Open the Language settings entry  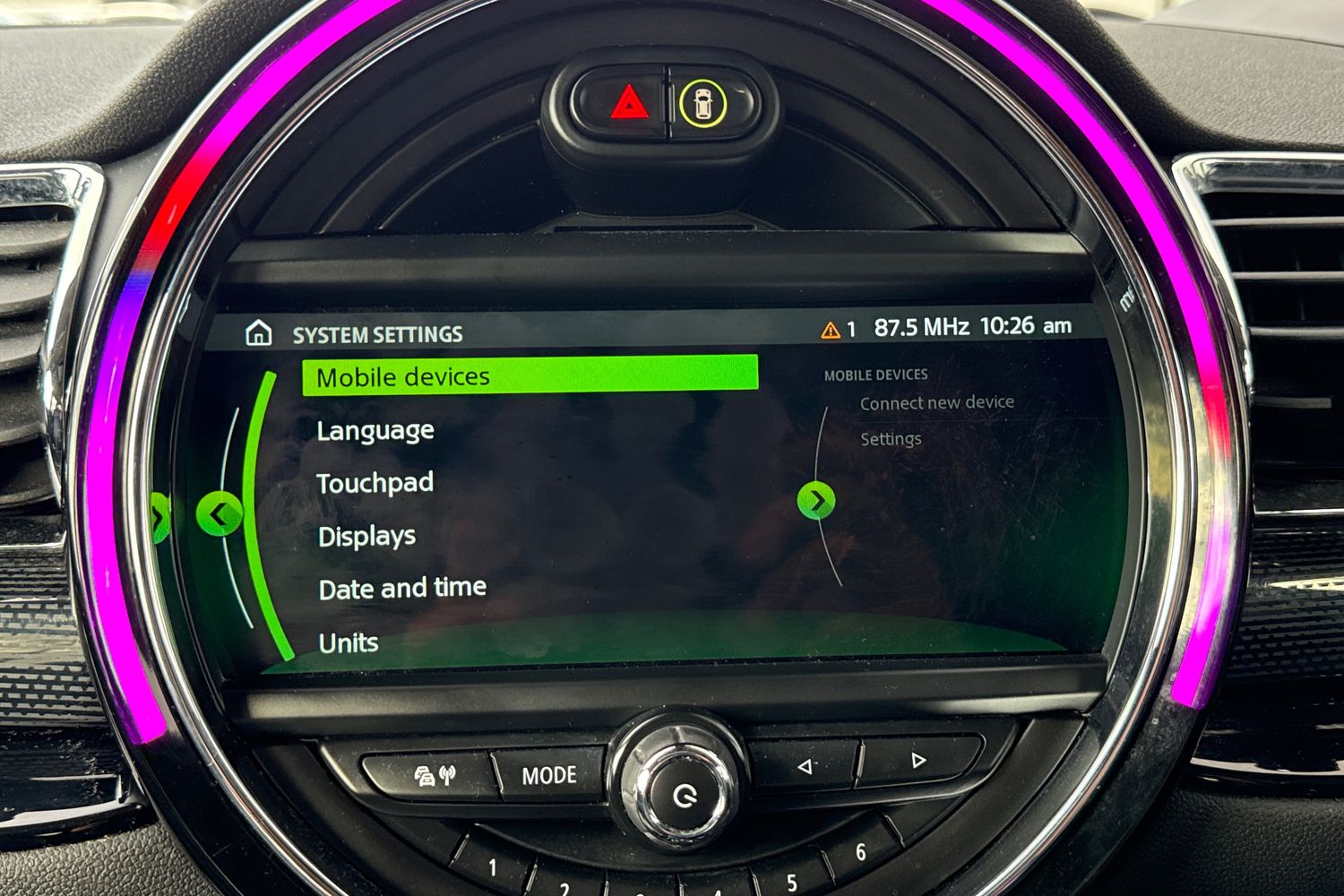[x=375, y=430]
